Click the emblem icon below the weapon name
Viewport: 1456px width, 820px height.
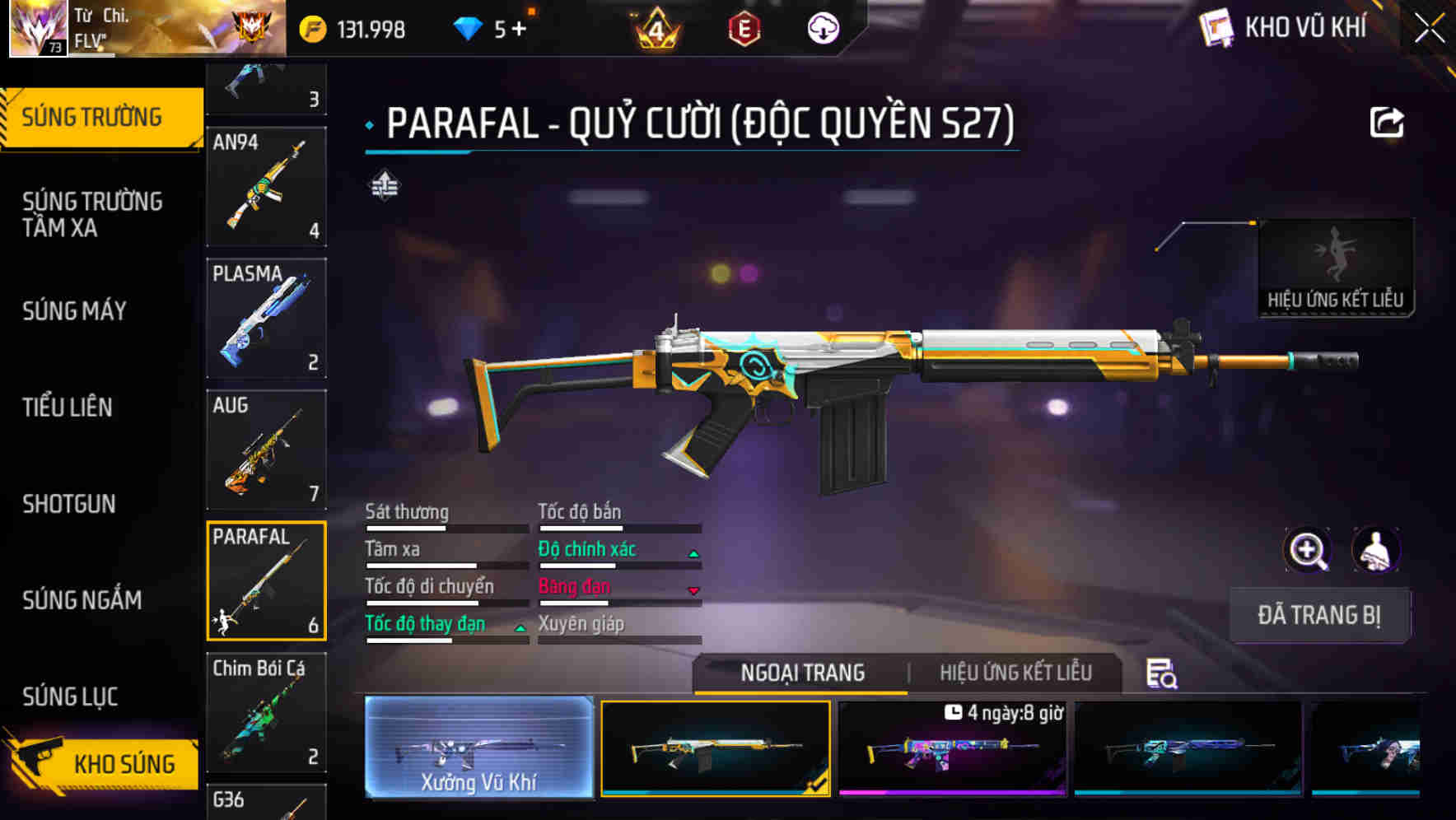click(x=383, y=185)
